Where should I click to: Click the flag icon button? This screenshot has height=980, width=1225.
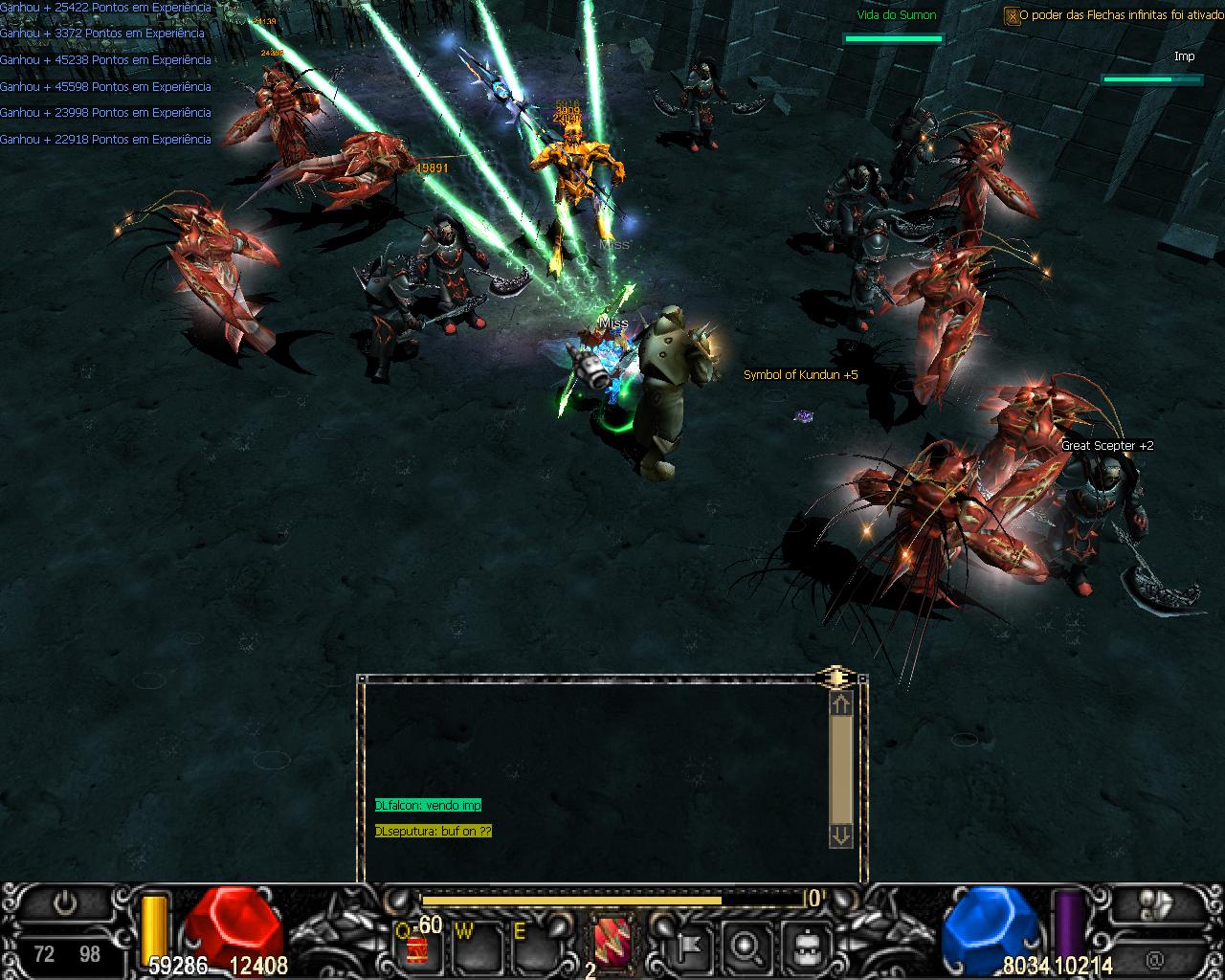click(684, 946)
